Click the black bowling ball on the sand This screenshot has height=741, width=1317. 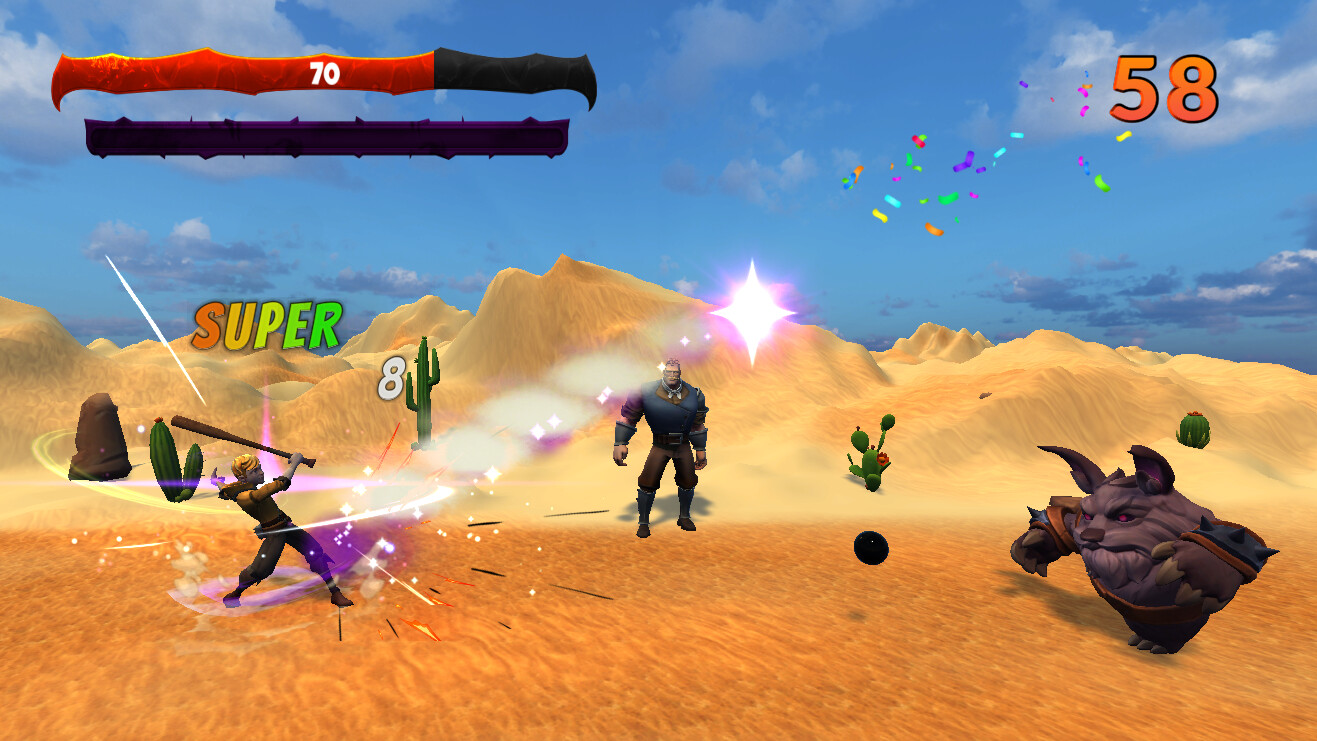point(870,548)
